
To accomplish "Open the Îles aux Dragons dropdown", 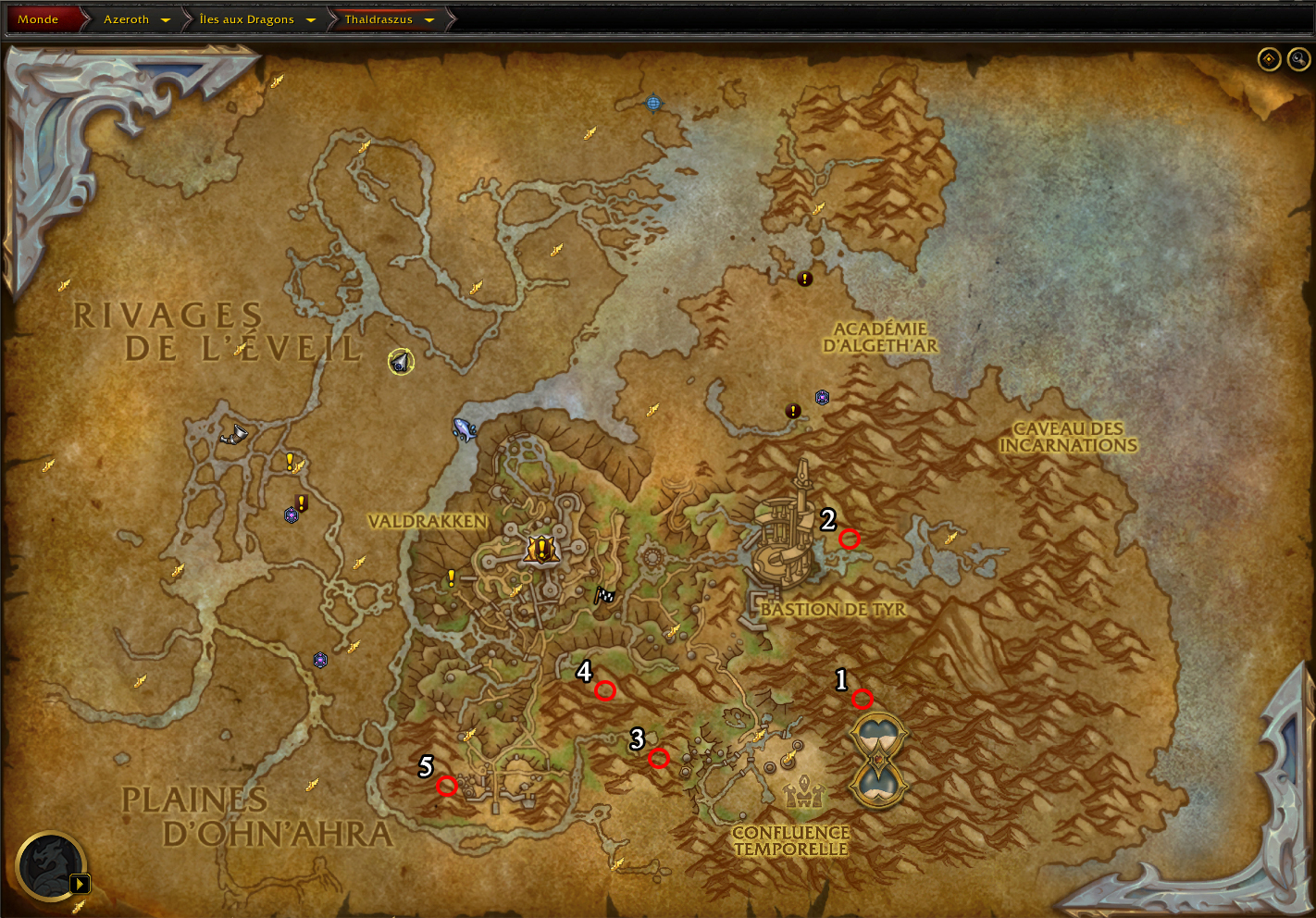I will pyautogui.click(x=310, y=19).
